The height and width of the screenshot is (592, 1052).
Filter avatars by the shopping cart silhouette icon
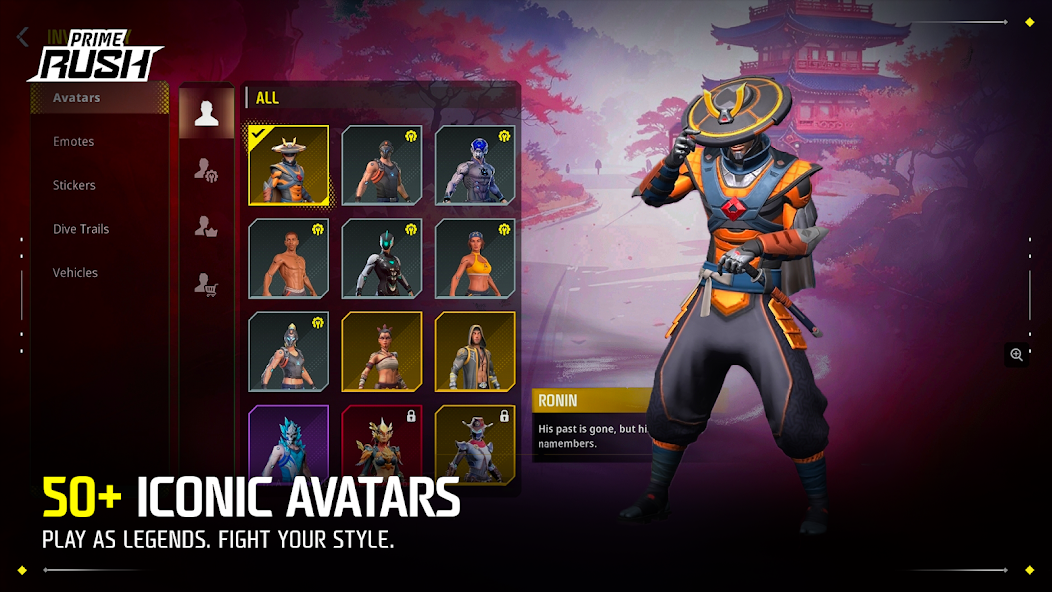tap(206, 286)
